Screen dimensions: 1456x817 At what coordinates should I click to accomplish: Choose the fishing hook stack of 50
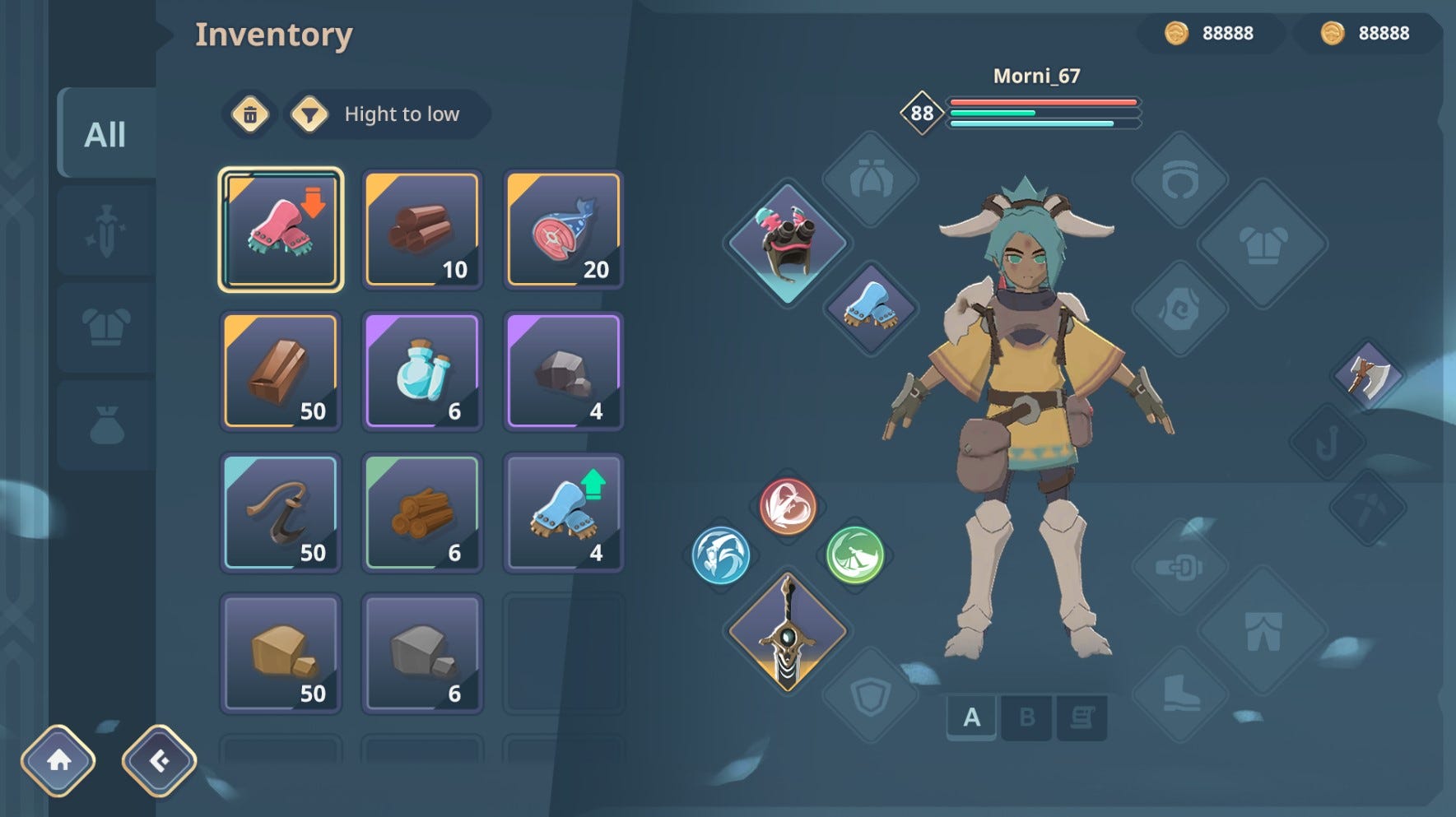pyautogui.click(x=281, y=512)
